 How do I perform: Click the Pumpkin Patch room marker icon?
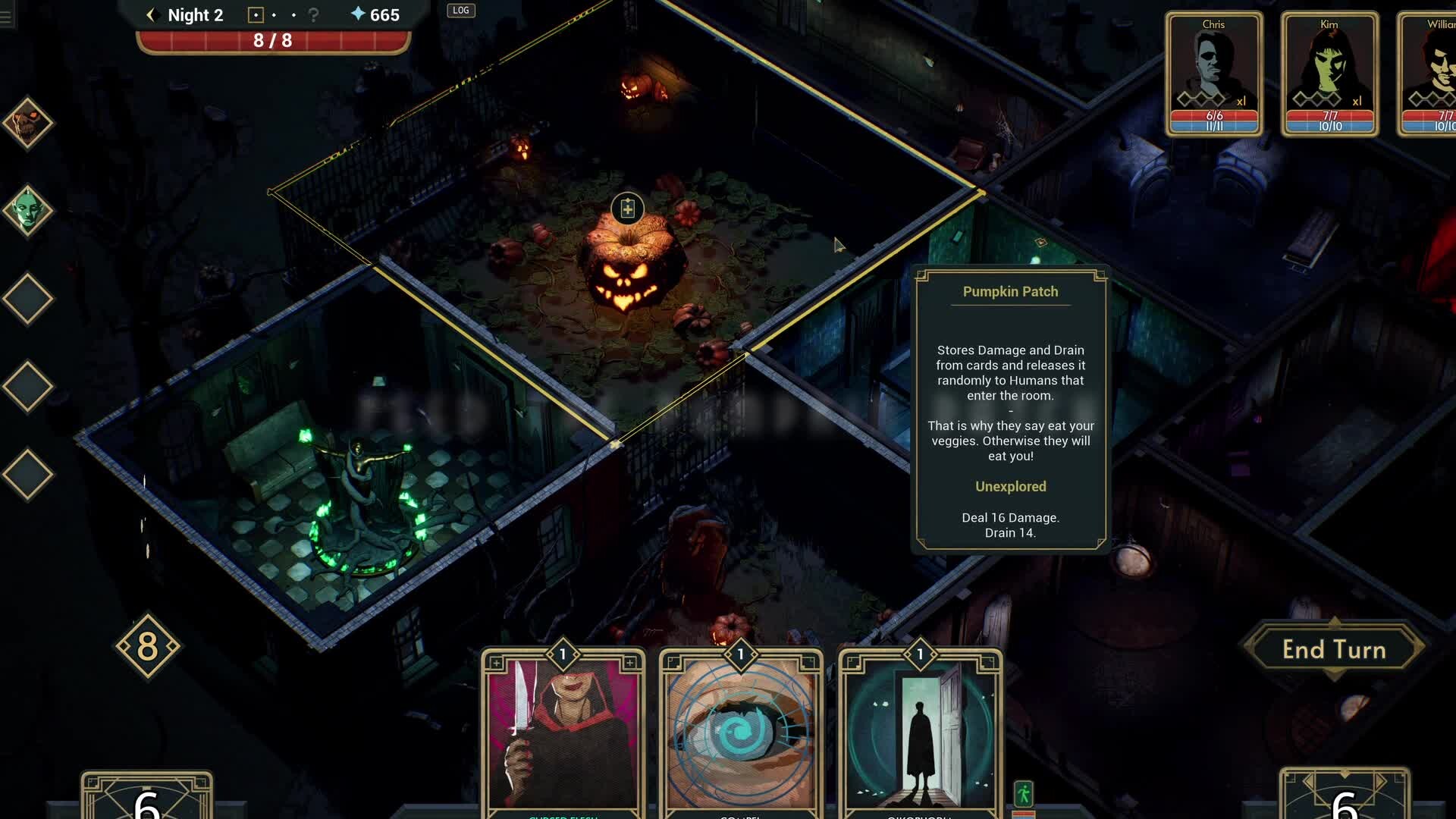pos(627,209)
